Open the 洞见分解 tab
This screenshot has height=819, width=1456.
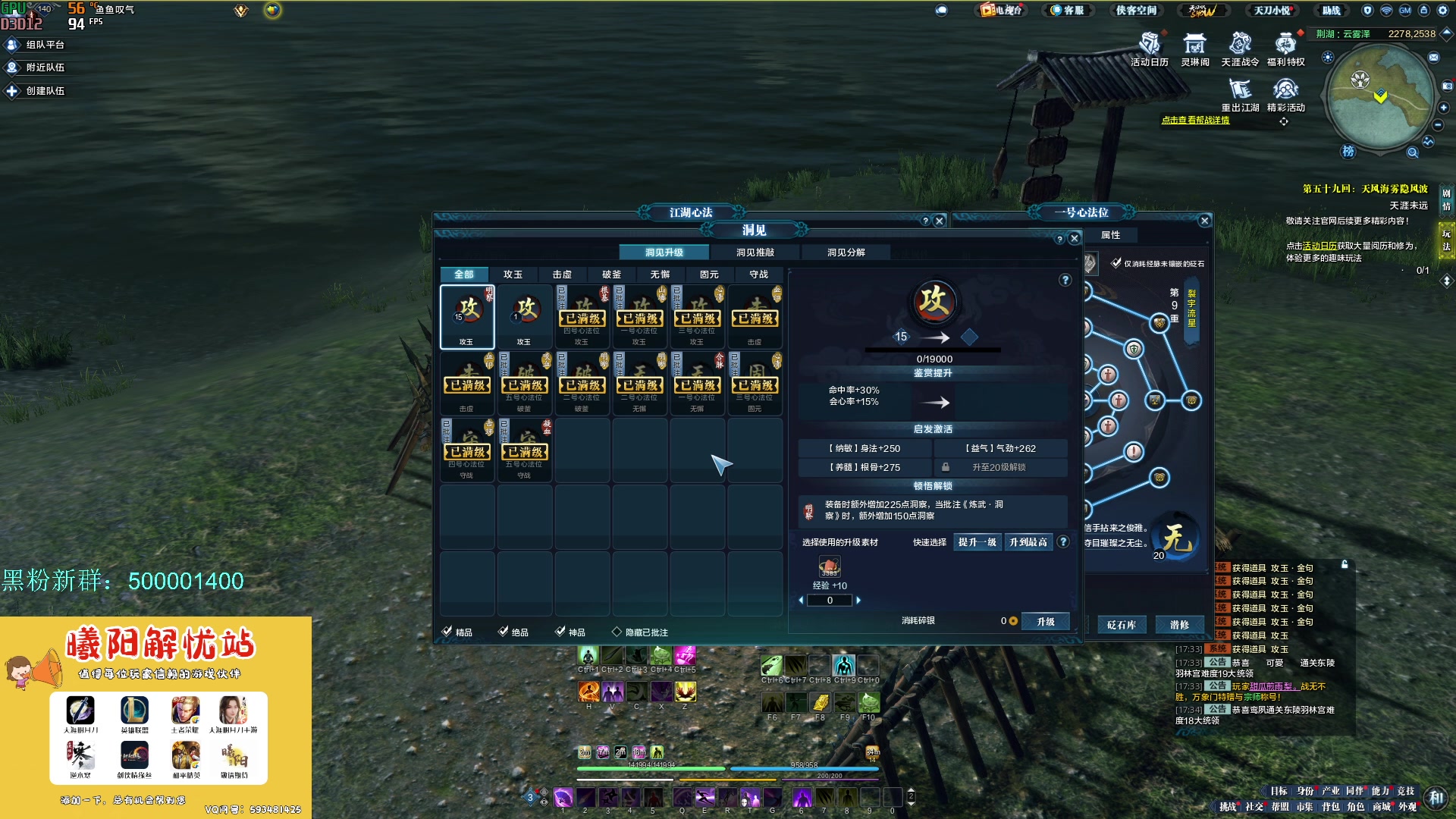coord(846,253)
